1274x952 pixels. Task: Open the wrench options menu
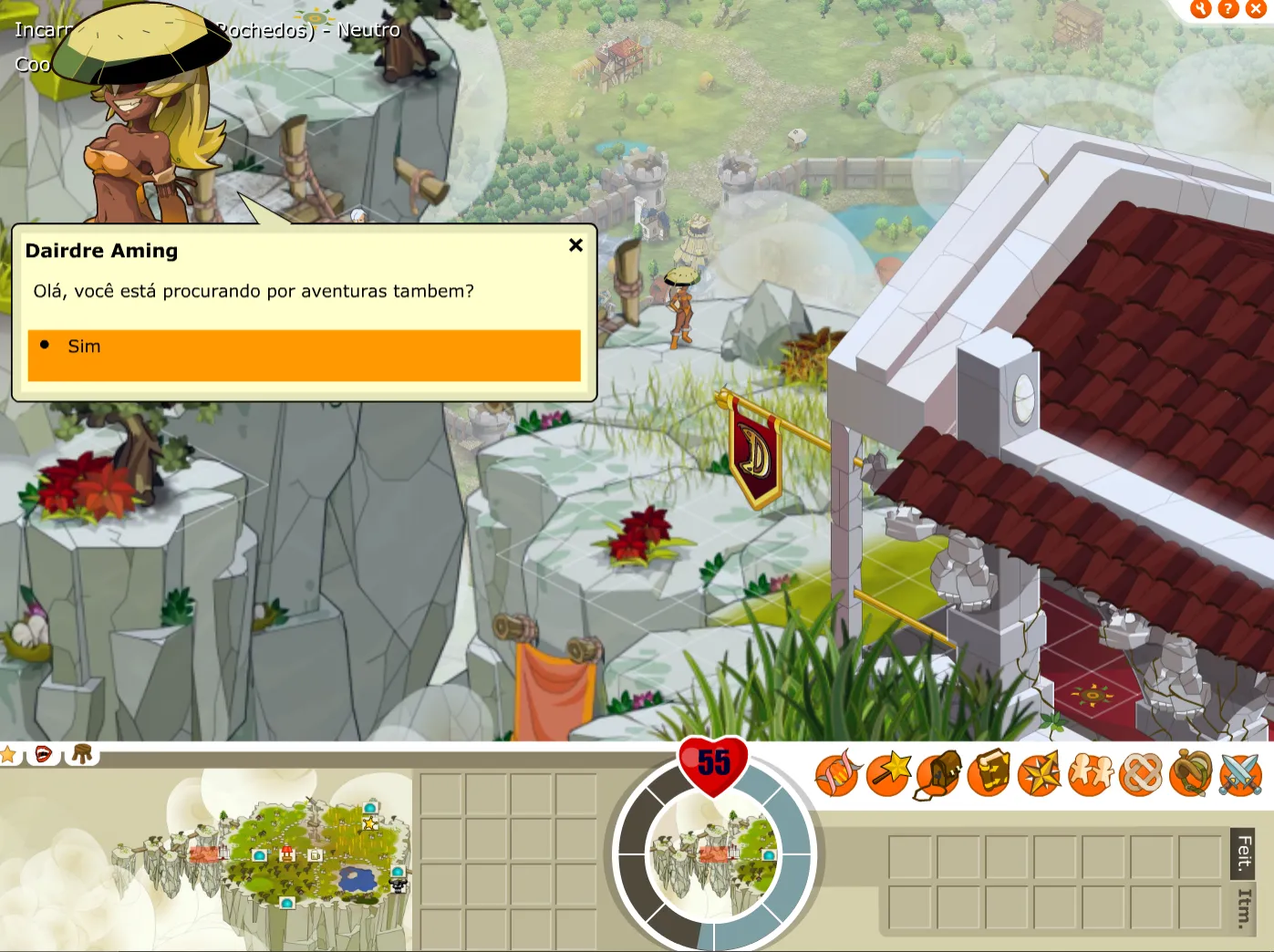pyautogui.click(x=1200, y=9)
